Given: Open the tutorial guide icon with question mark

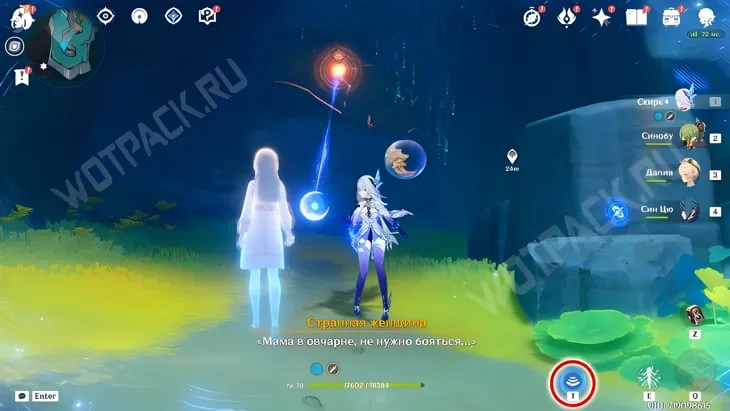Looking at the screenshot, I should click(208, 16).
